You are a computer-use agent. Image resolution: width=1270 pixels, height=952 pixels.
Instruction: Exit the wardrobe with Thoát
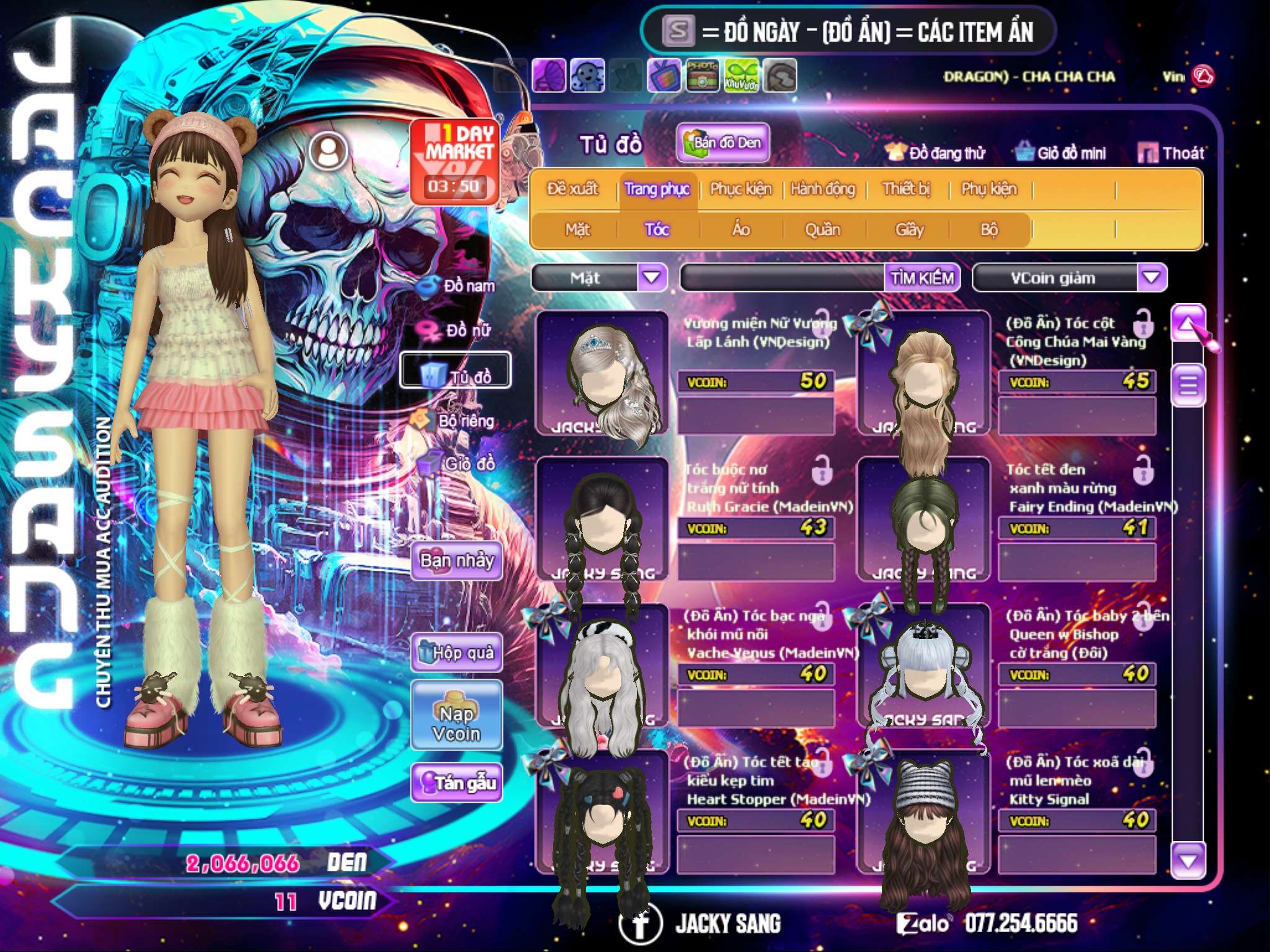[1171, 153]
